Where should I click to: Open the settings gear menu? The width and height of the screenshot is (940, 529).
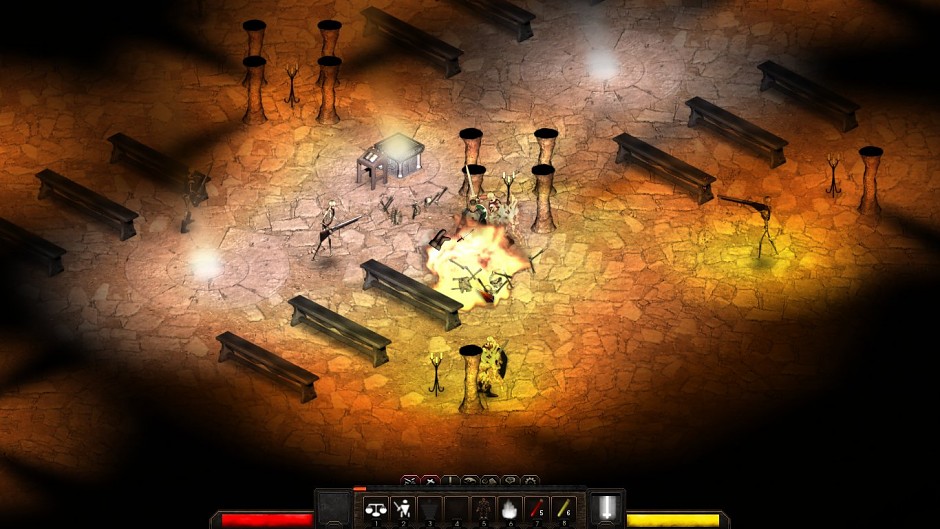point(530,481)
